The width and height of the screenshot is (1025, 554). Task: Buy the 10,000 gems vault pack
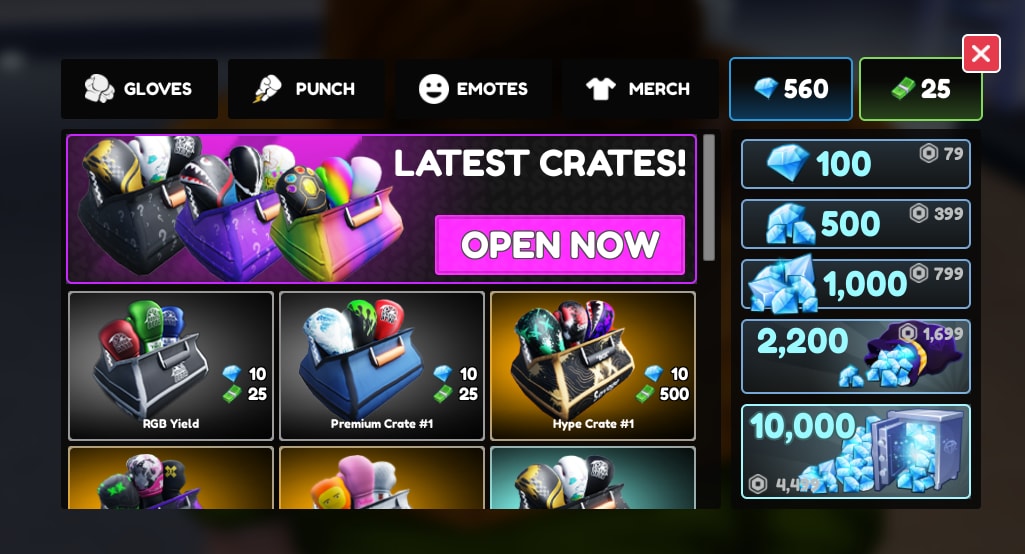pos(855,451)
